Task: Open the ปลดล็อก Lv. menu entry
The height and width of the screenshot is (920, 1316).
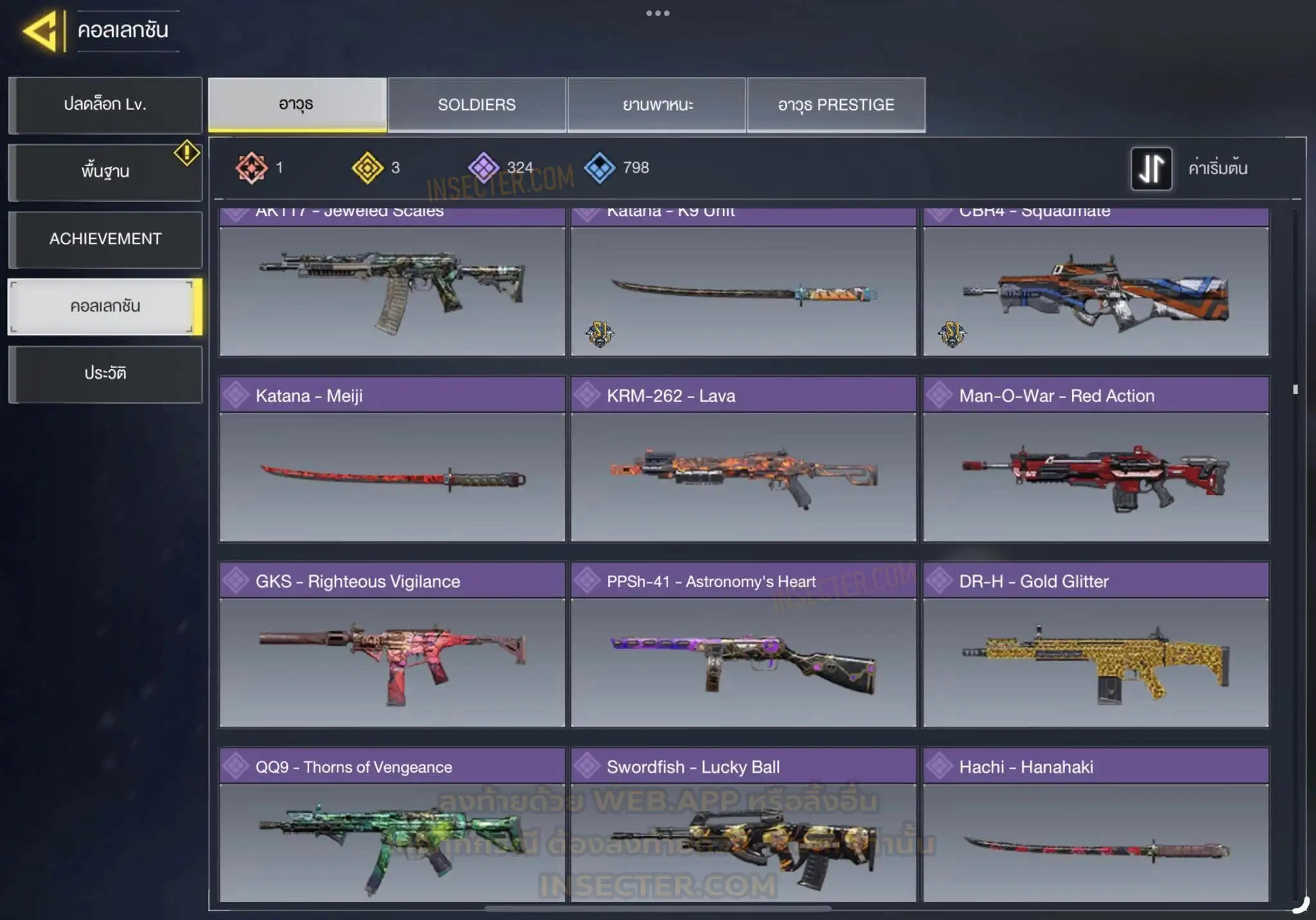Action: coord(105,105)
